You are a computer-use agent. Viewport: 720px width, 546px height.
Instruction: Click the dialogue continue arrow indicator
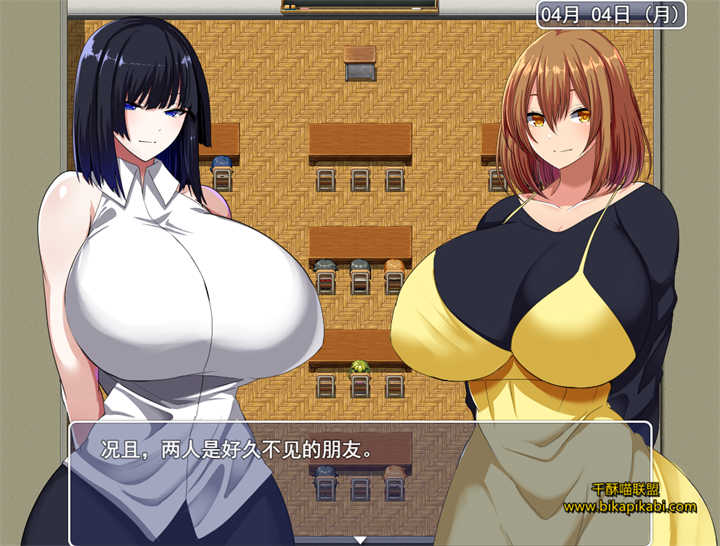pyautogui.click(x=360, y=540)
